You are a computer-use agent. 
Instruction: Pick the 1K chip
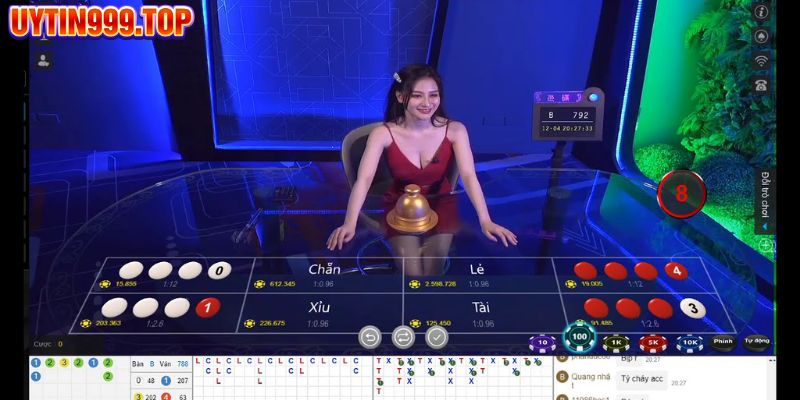click(x=617, y=343)
